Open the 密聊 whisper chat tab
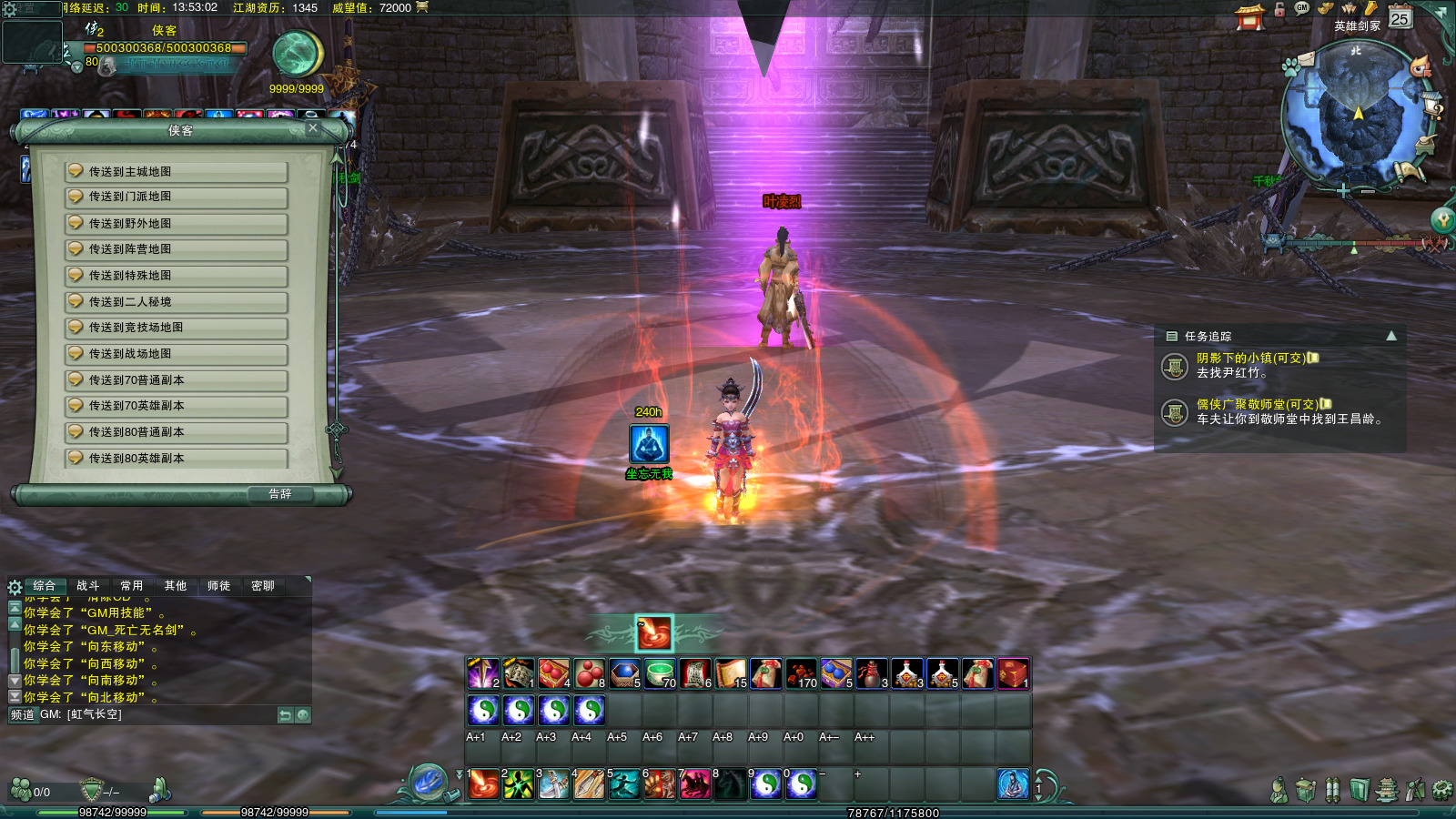This screenshot has width=1456, height=819. coord(263,586)
